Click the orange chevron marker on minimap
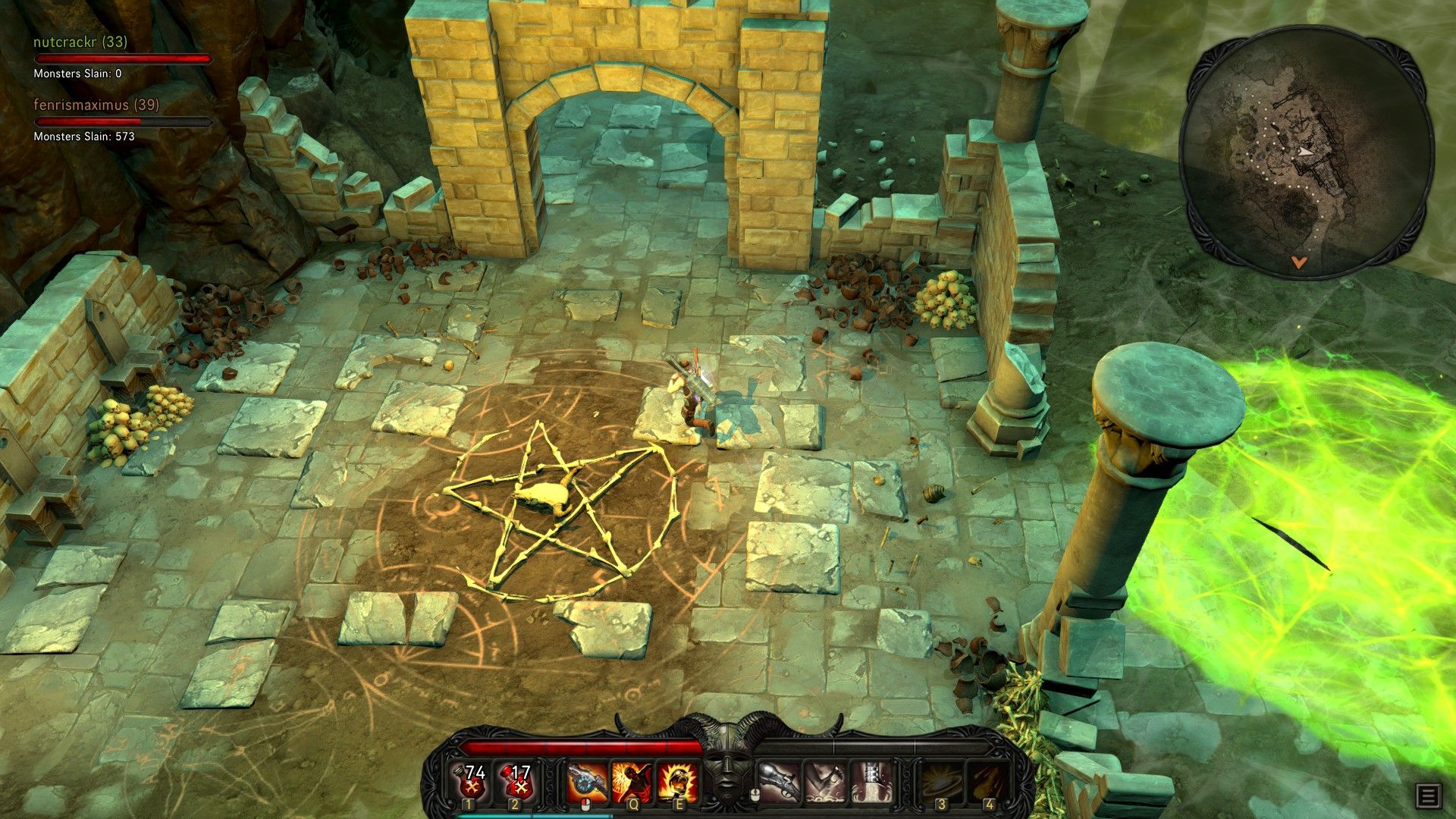This screenshot has width=1456, height=819. 1299,262
